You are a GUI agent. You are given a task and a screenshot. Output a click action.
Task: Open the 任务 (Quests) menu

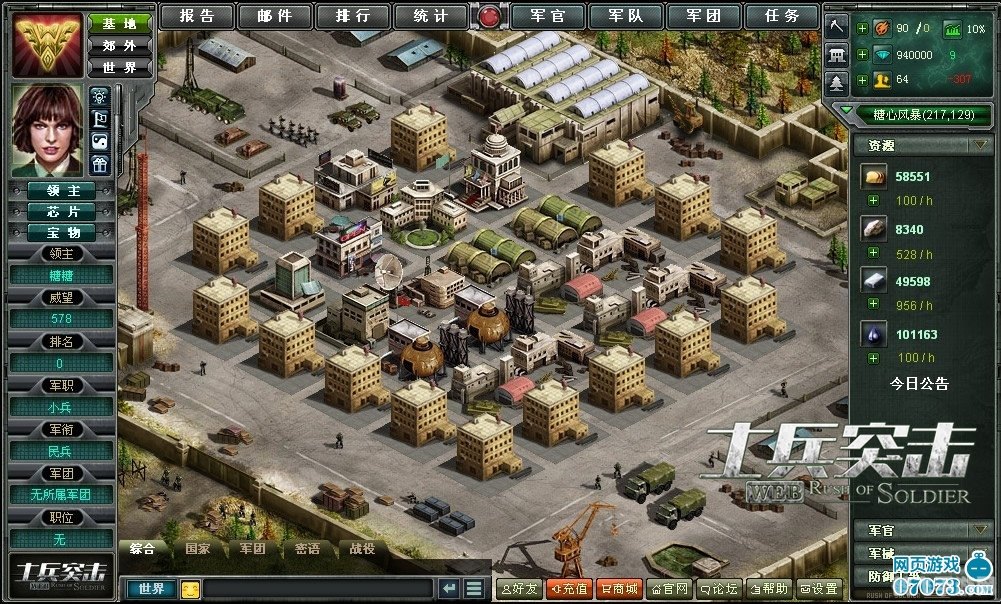pyautogui.click(x=782, y=16)
